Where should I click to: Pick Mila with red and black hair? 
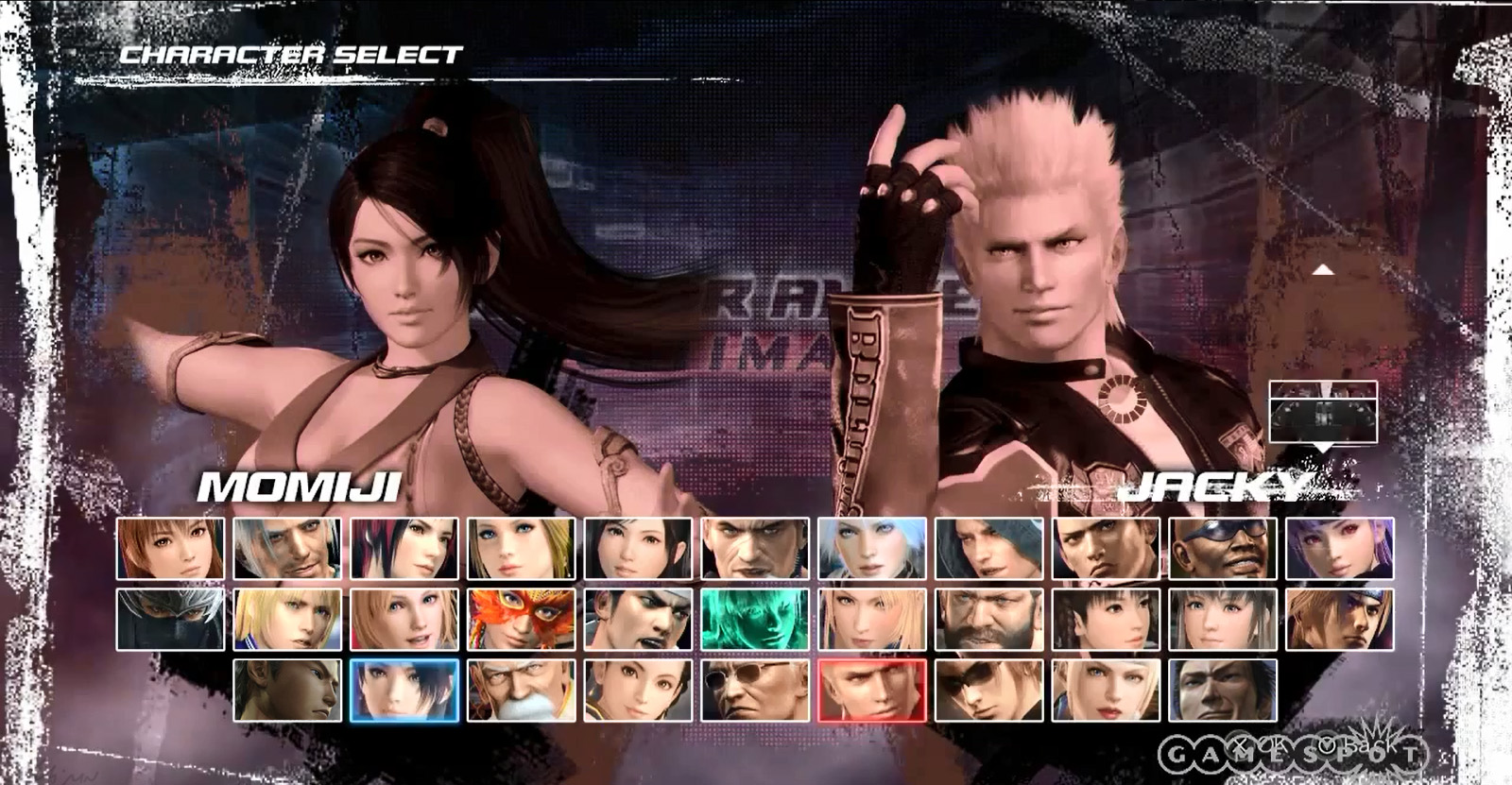pyautogui.click(x=404, y=548)
